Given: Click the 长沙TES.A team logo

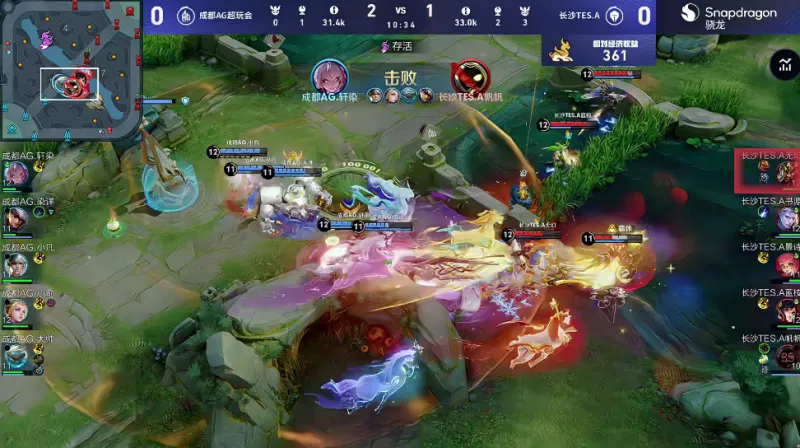Looking at the screenshot, I should point(615,15).
